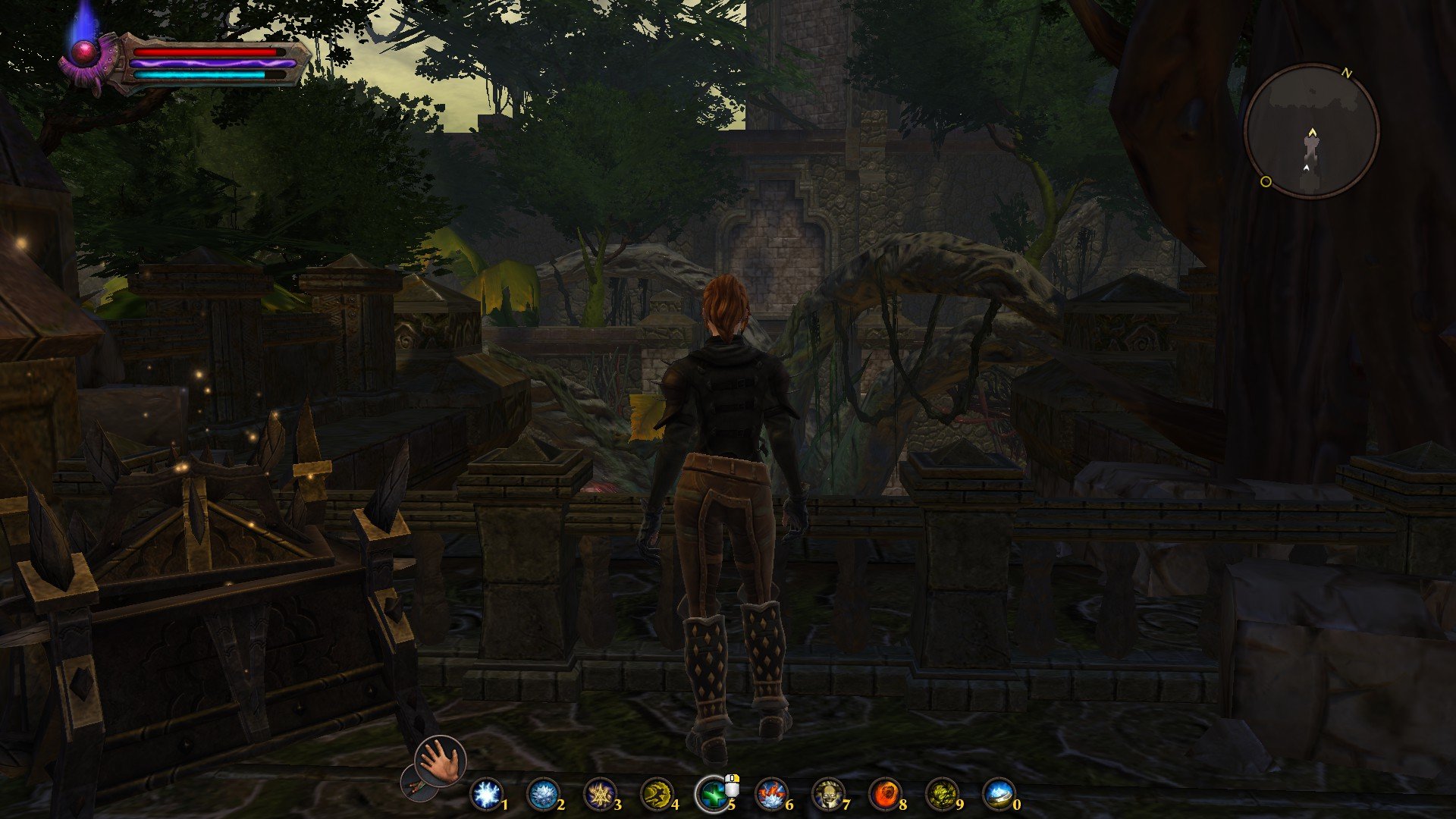This screenshot has height=819, width=1456.
Task: Click the red orb in the status frame
Action: point(83,52)
